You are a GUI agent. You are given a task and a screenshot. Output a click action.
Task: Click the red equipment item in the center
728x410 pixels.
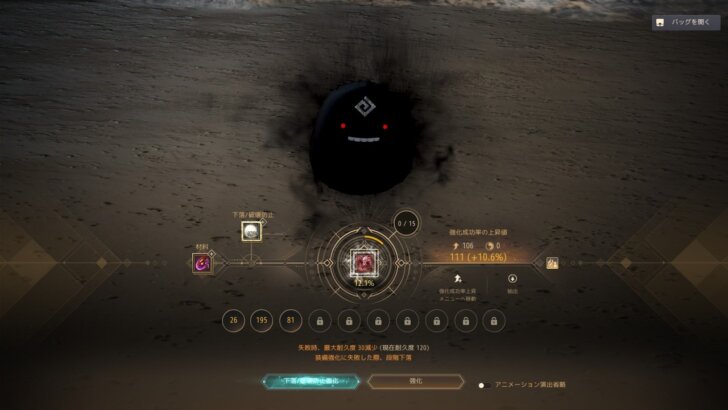click(x=364, y=263)
